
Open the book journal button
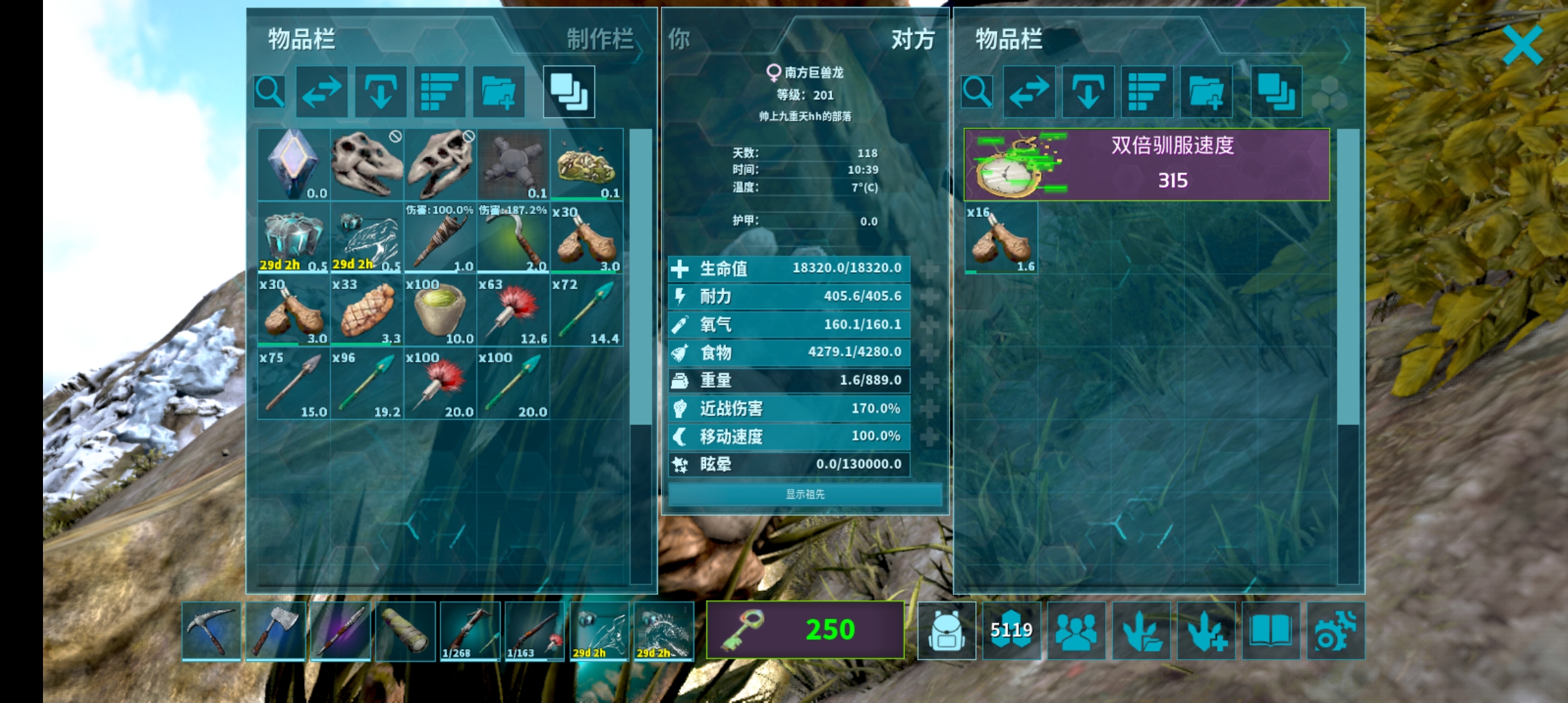[x=1270, y=630]
